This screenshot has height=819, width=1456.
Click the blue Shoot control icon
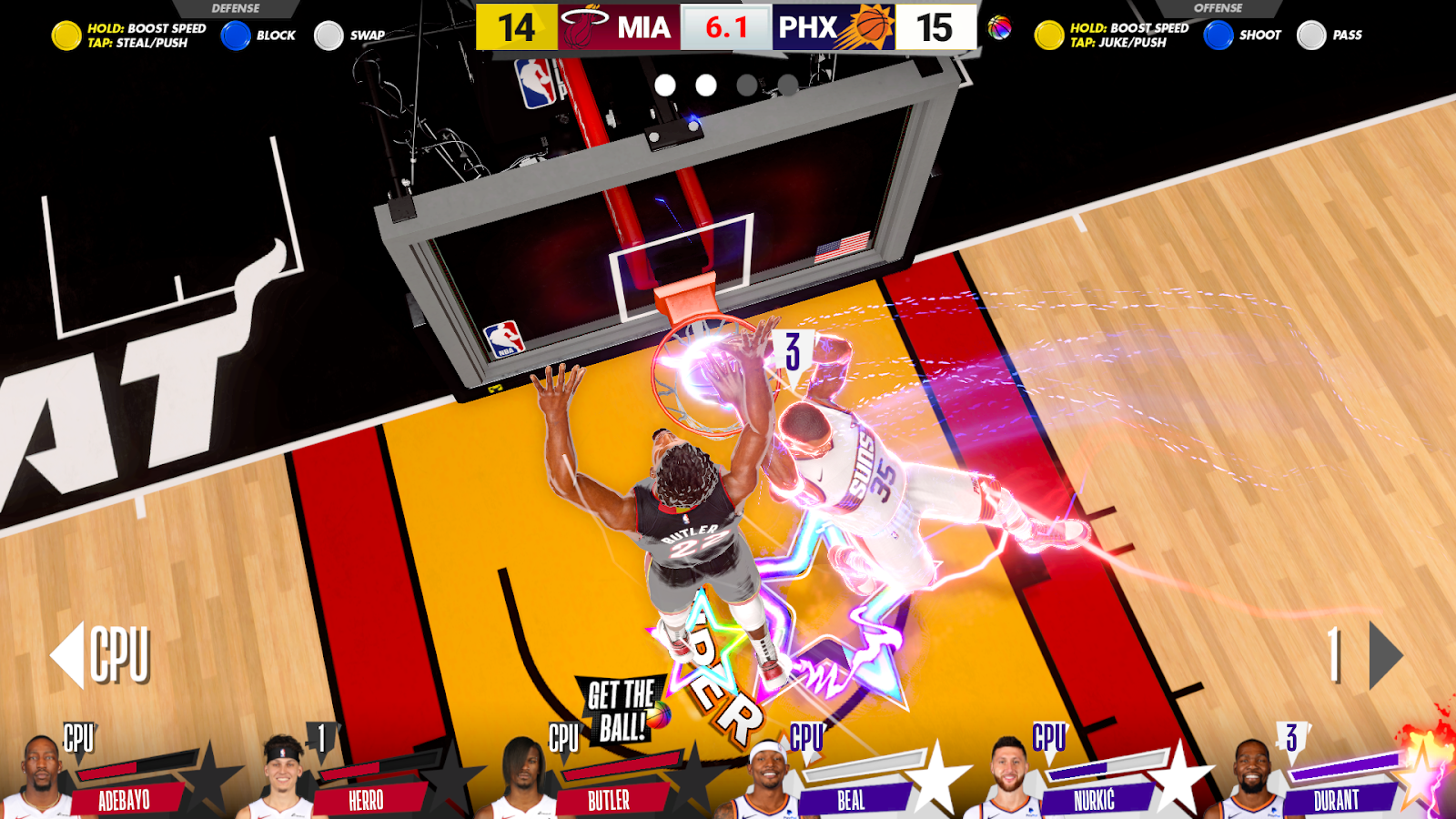tap(1217, 35)
